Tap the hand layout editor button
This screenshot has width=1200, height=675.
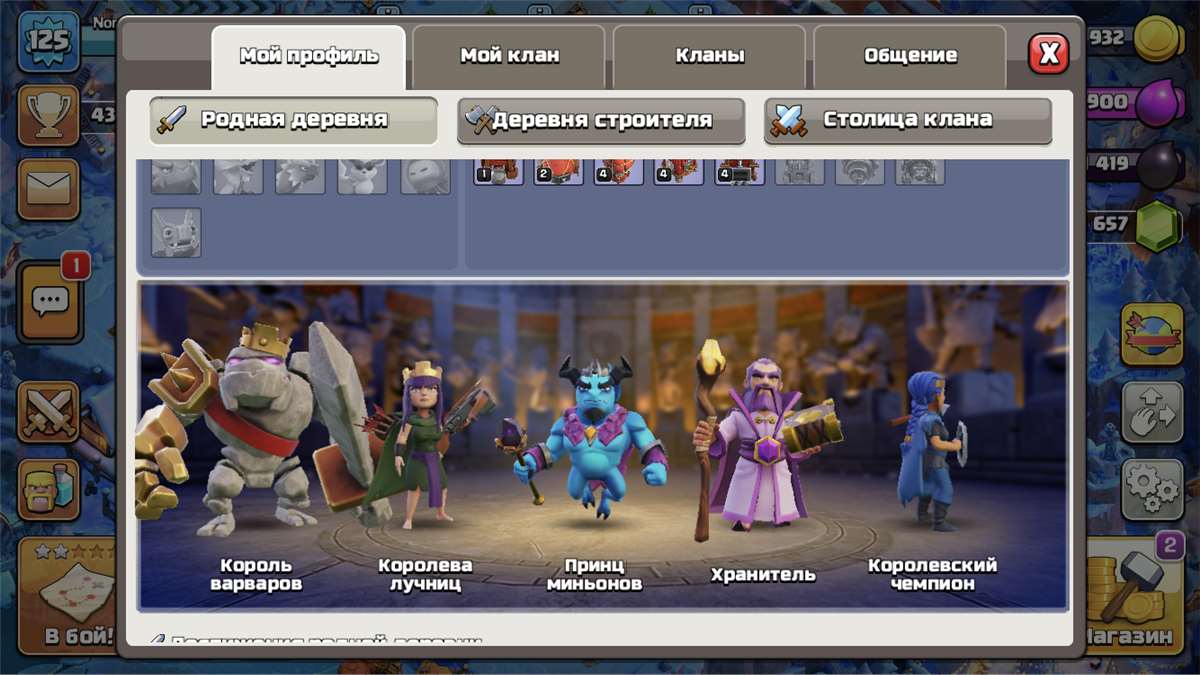pos(1151,411)
